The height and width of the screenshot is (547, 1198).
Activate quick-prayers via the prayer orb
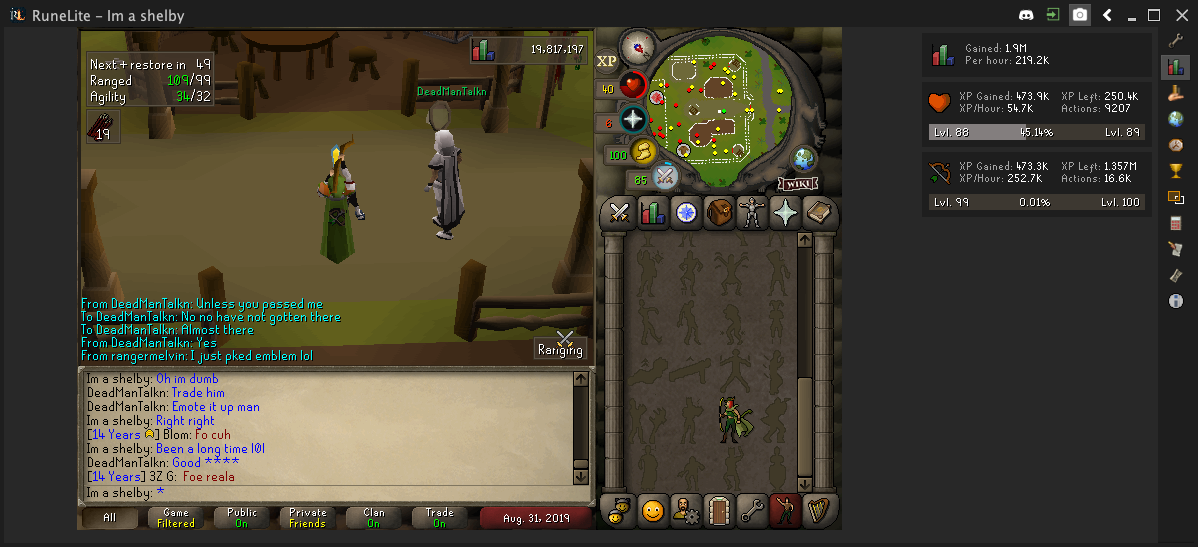pos(633,119)
